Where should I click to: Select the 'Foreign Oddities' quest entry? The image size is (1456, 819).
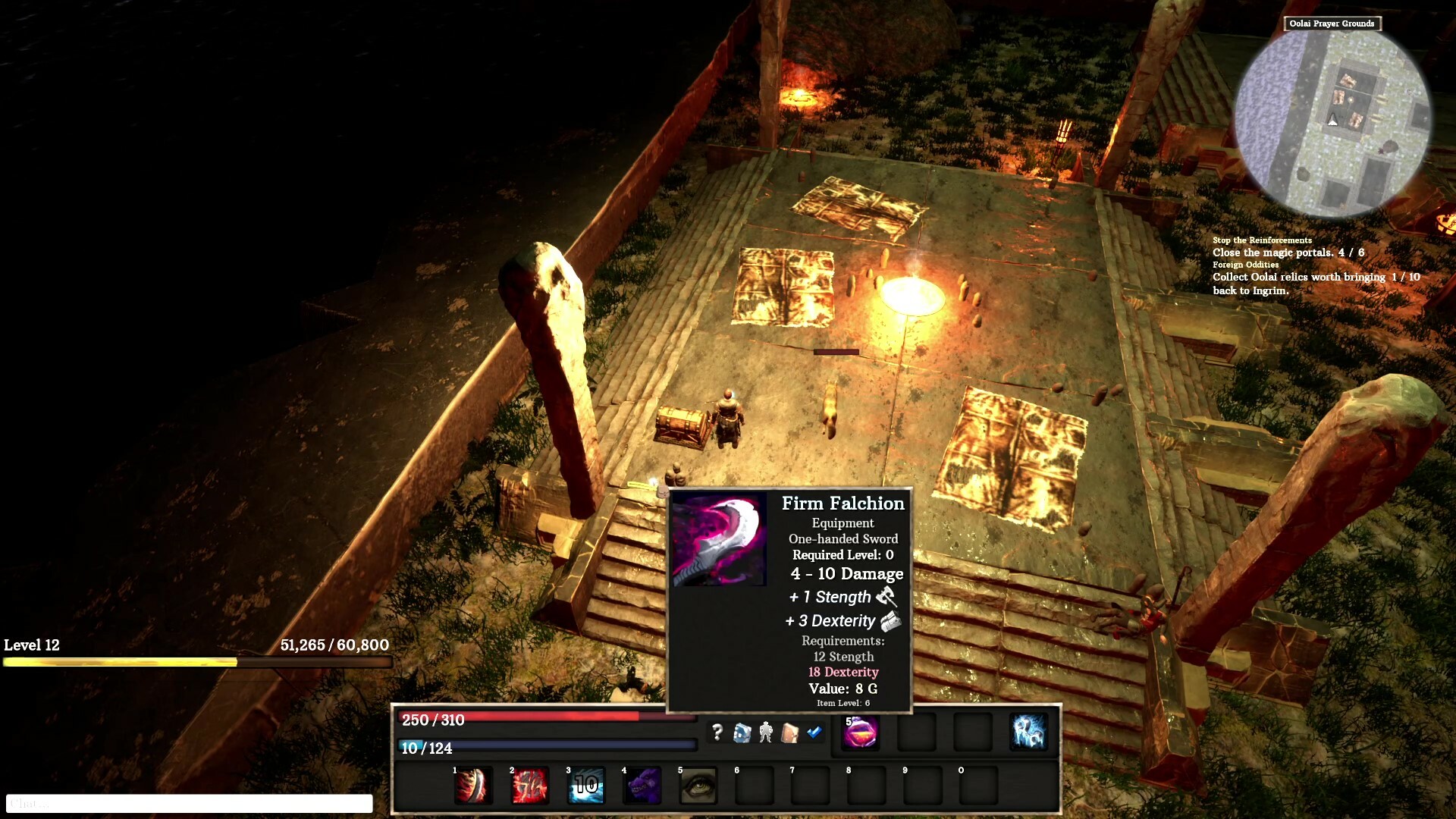pos(1247,264)
